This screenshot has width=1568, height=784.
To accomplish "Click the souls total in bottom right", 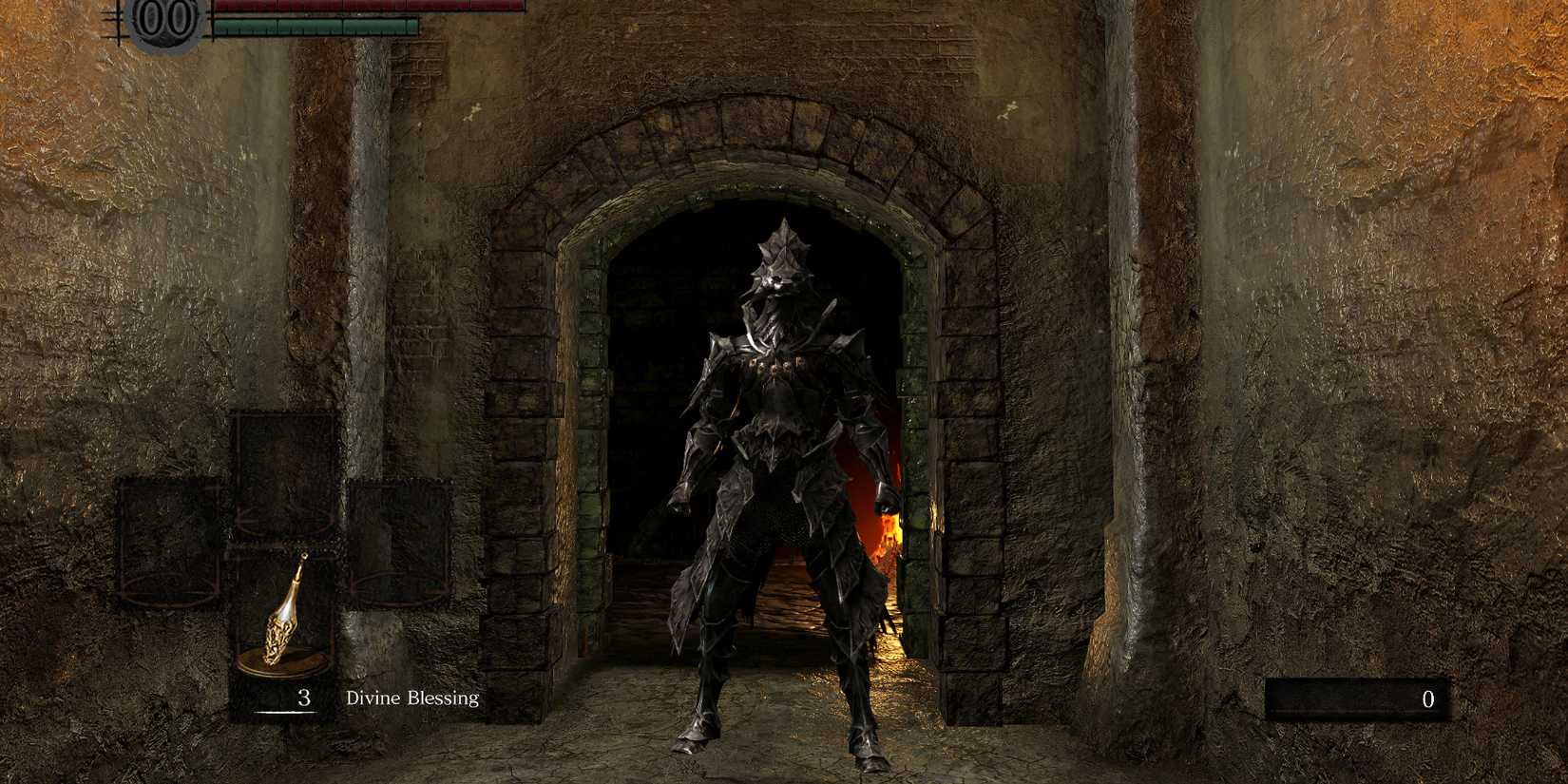I will pos(1427,699).
